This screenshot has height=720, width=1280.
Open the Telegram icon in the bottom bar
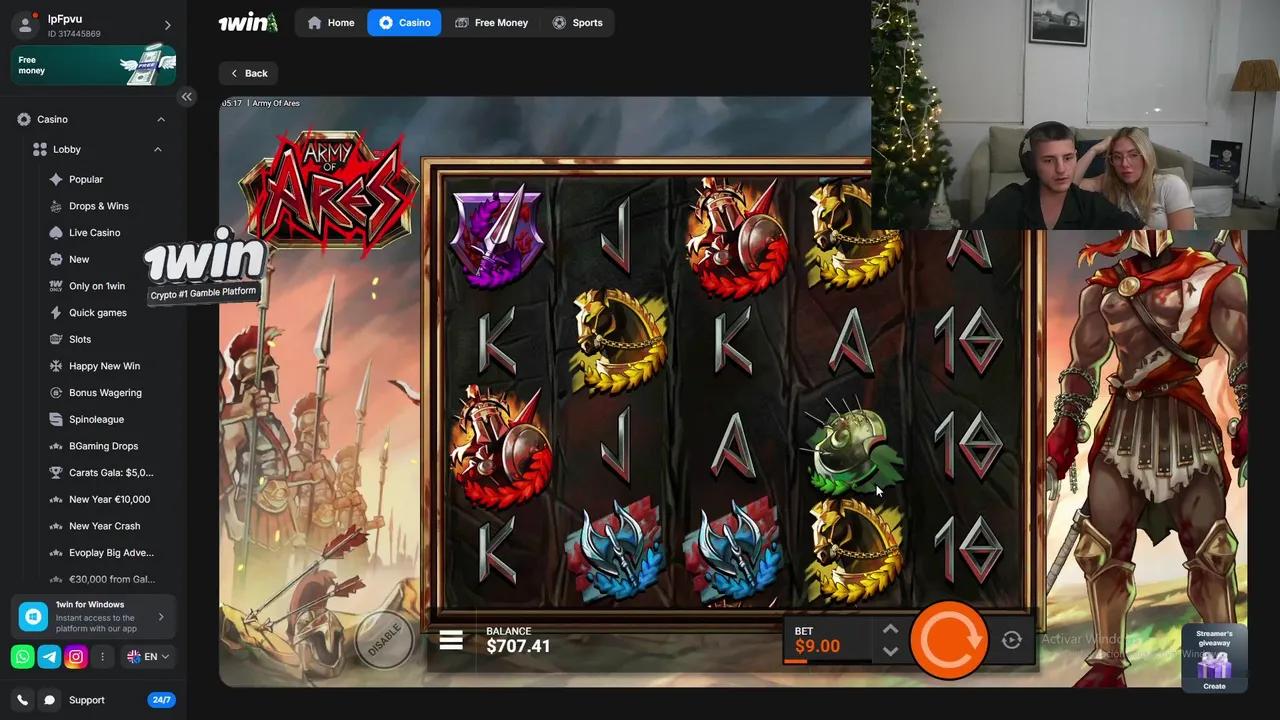[x=48, y=657]
